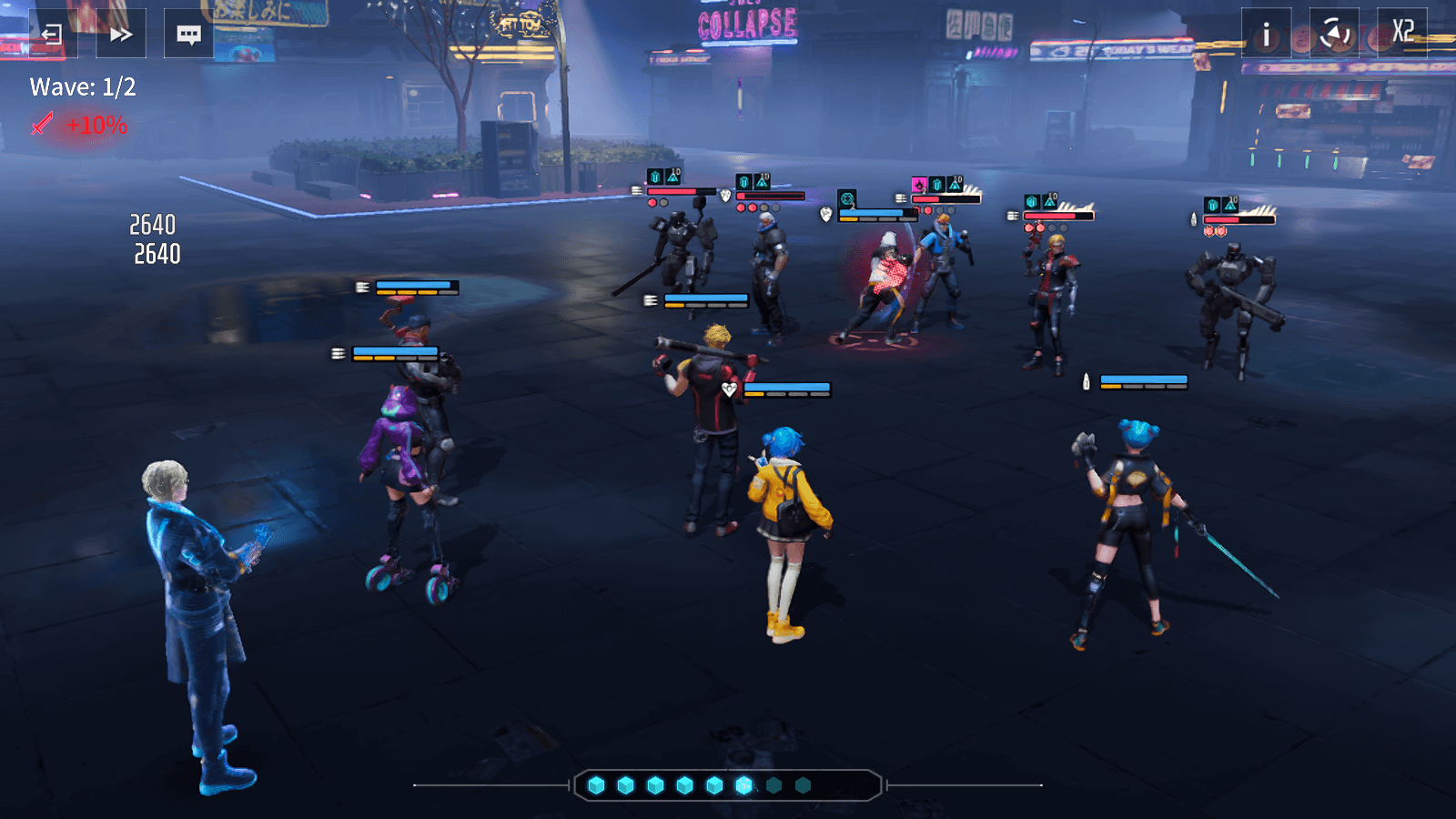Click the info "i" icon at top right
Image resolution: width=1456 pixels, height=819 pixels.
[1265, 35]
